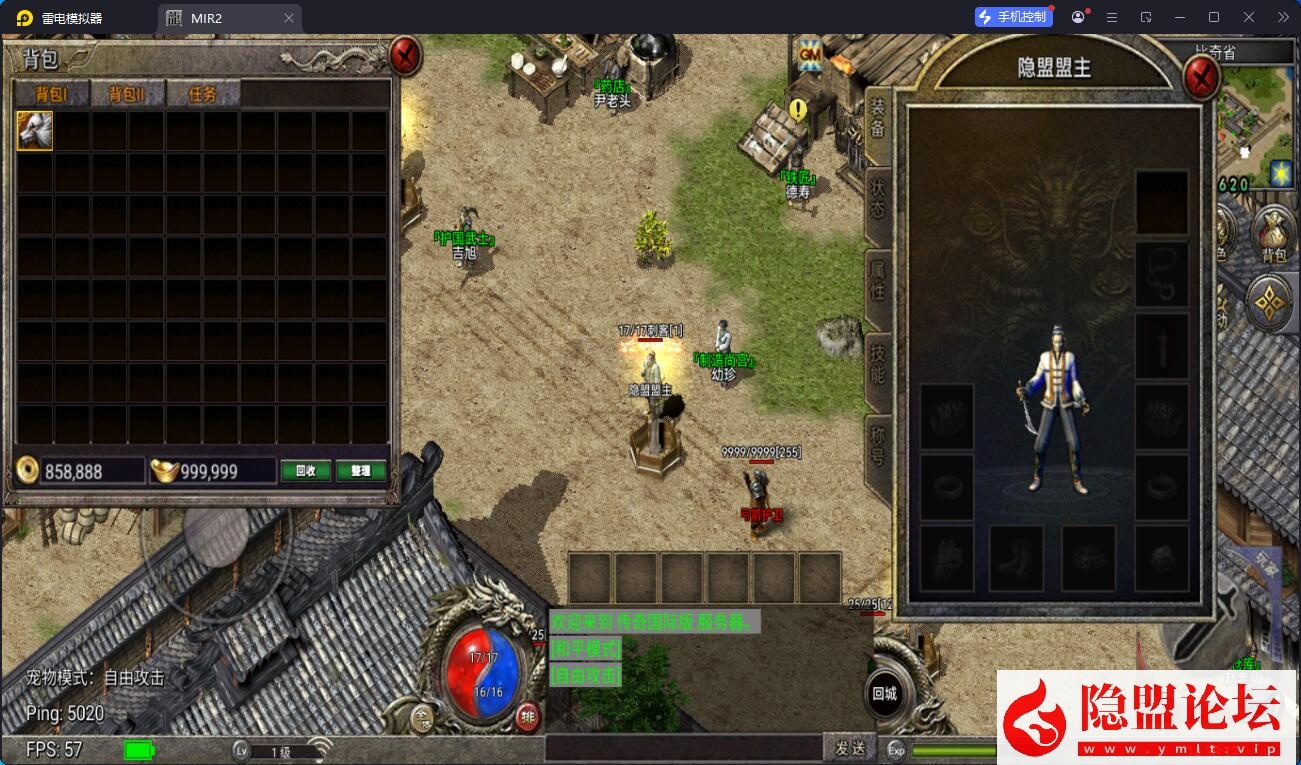The width and height of the screenshot is (1301, 765).
Task: Send the chat message with 发送
Action: point(849,748)
